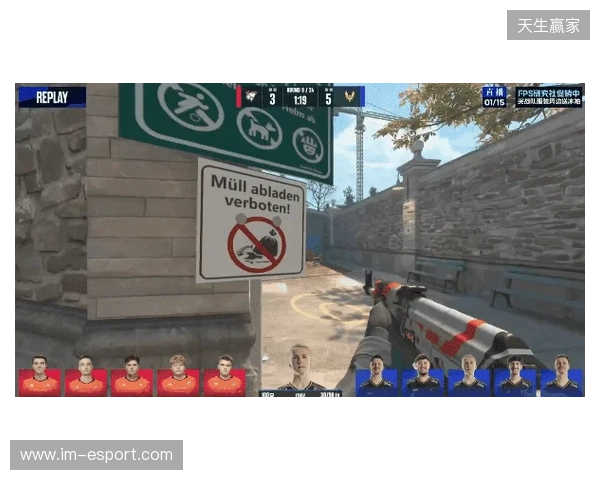Click the REPLAY badge
Viewport: 600px width, 480px height.
click(52, 97)
